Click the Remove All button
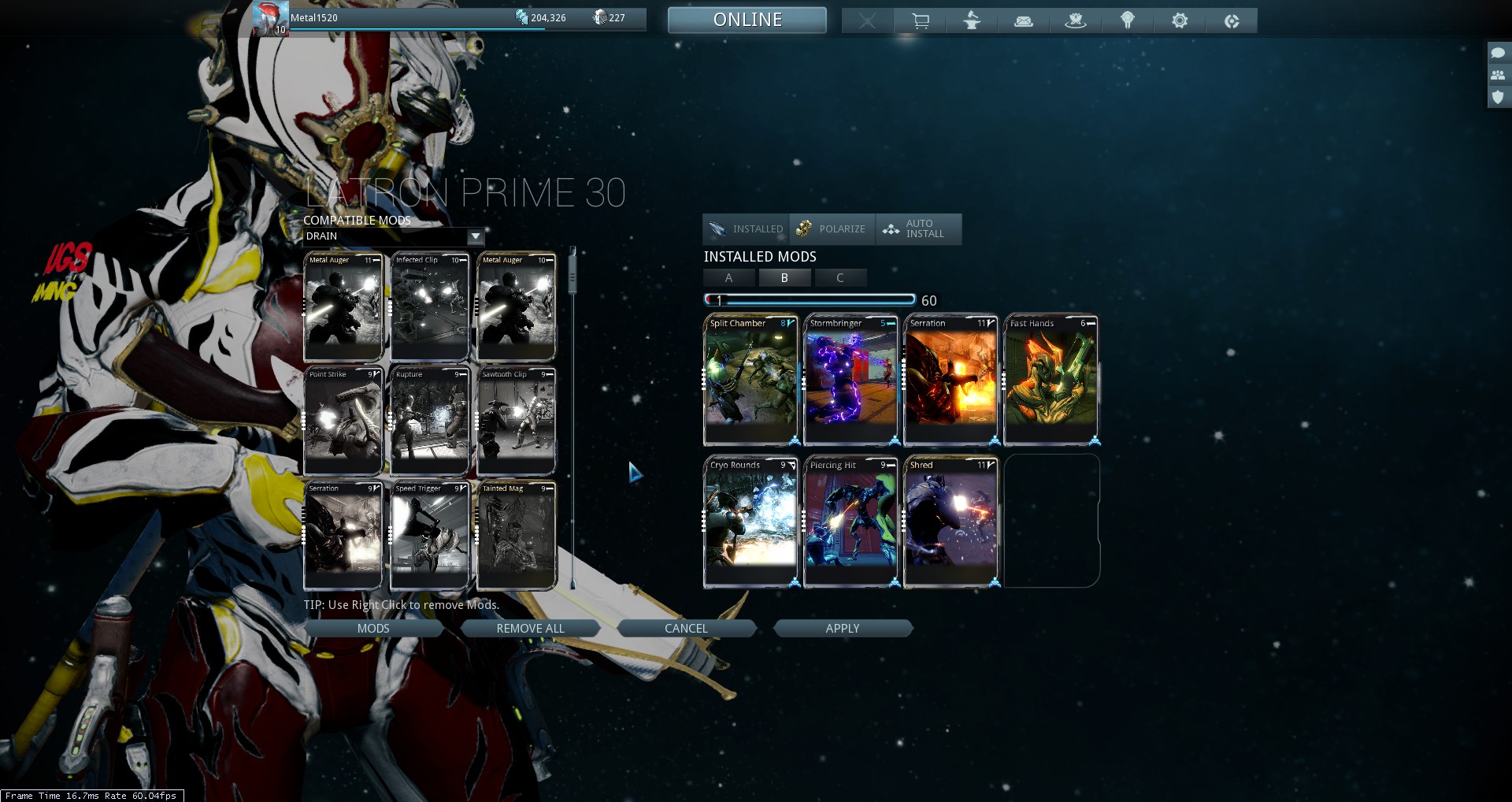 coord(530,628)
